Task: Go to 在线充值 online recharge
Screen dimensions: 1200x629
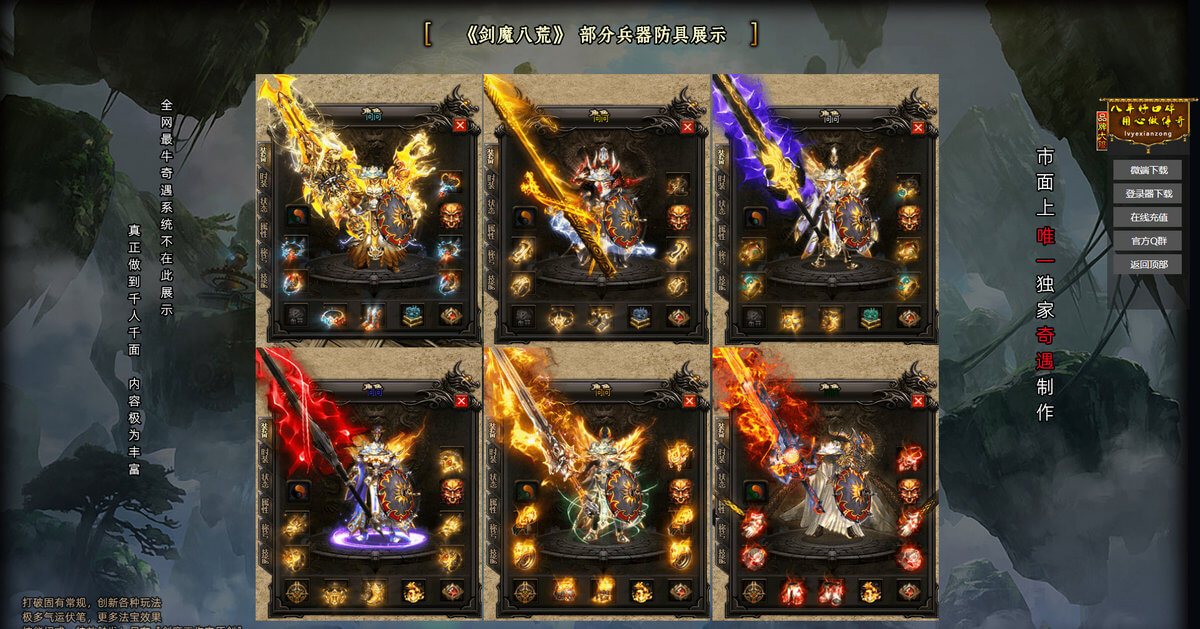Action: 1147,217
